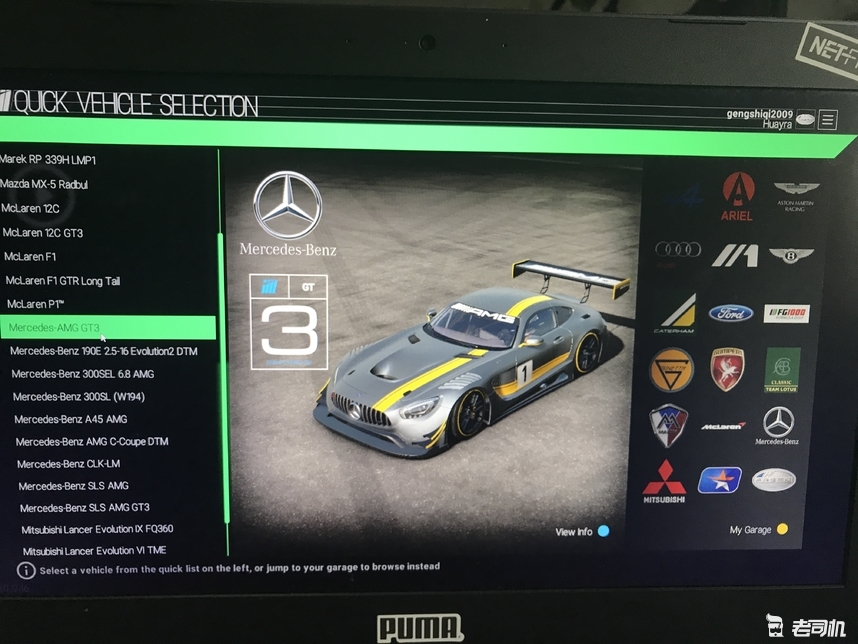Pick the McLaren P1 from the list
The image size is (858, 644).
[36, 304]
